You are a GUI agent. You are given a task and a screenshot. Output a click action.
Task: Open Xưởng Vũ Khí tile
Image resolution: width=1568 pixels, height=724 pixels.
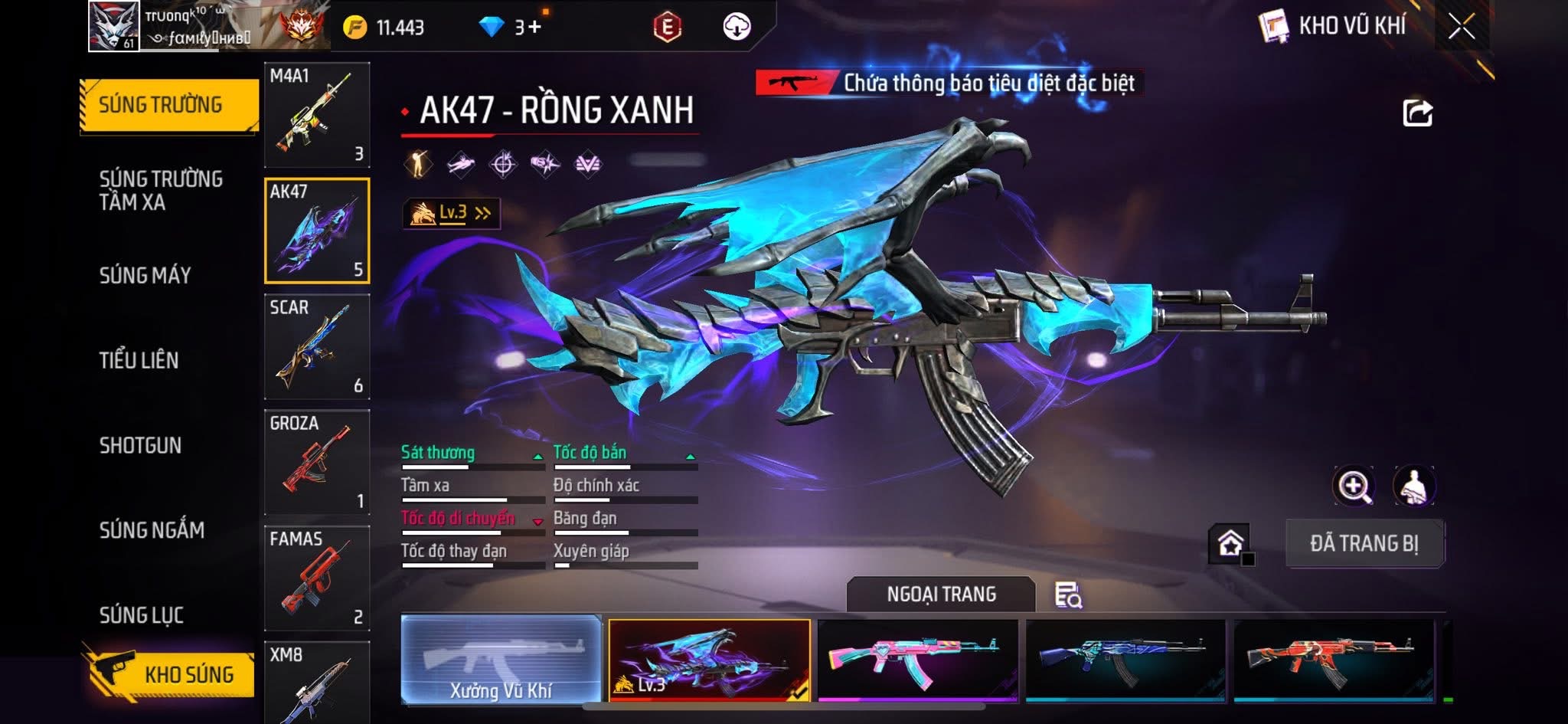(501, 660)
